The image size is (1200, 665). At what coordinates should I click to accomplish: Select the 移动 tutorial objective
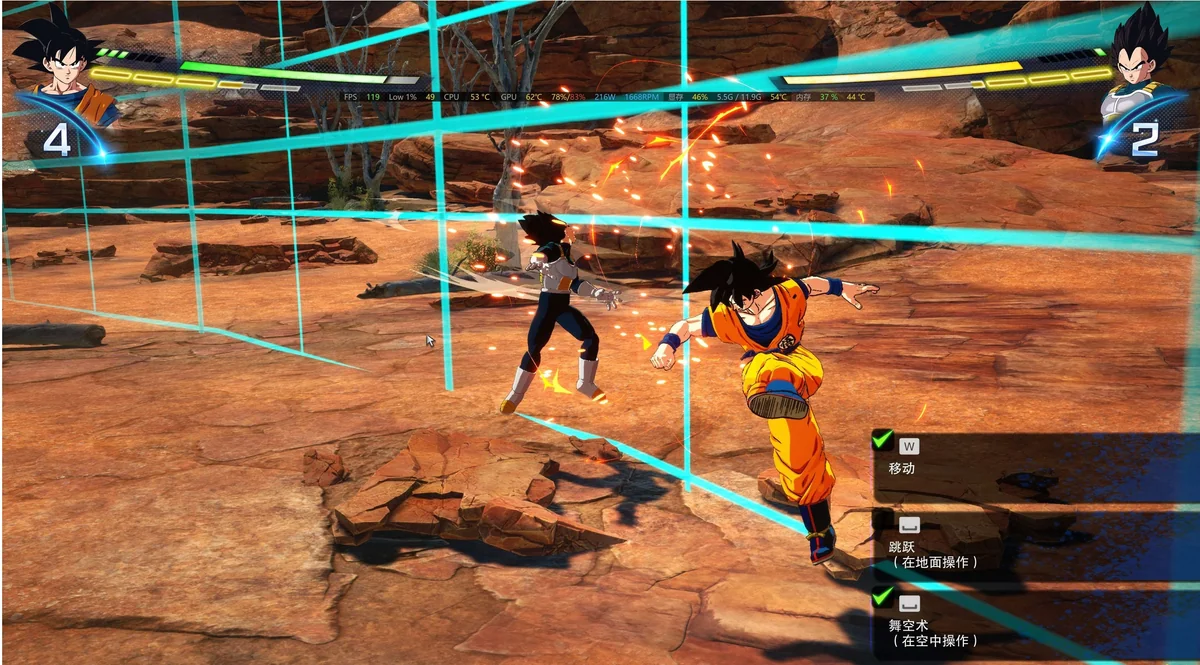pos(902,467)
